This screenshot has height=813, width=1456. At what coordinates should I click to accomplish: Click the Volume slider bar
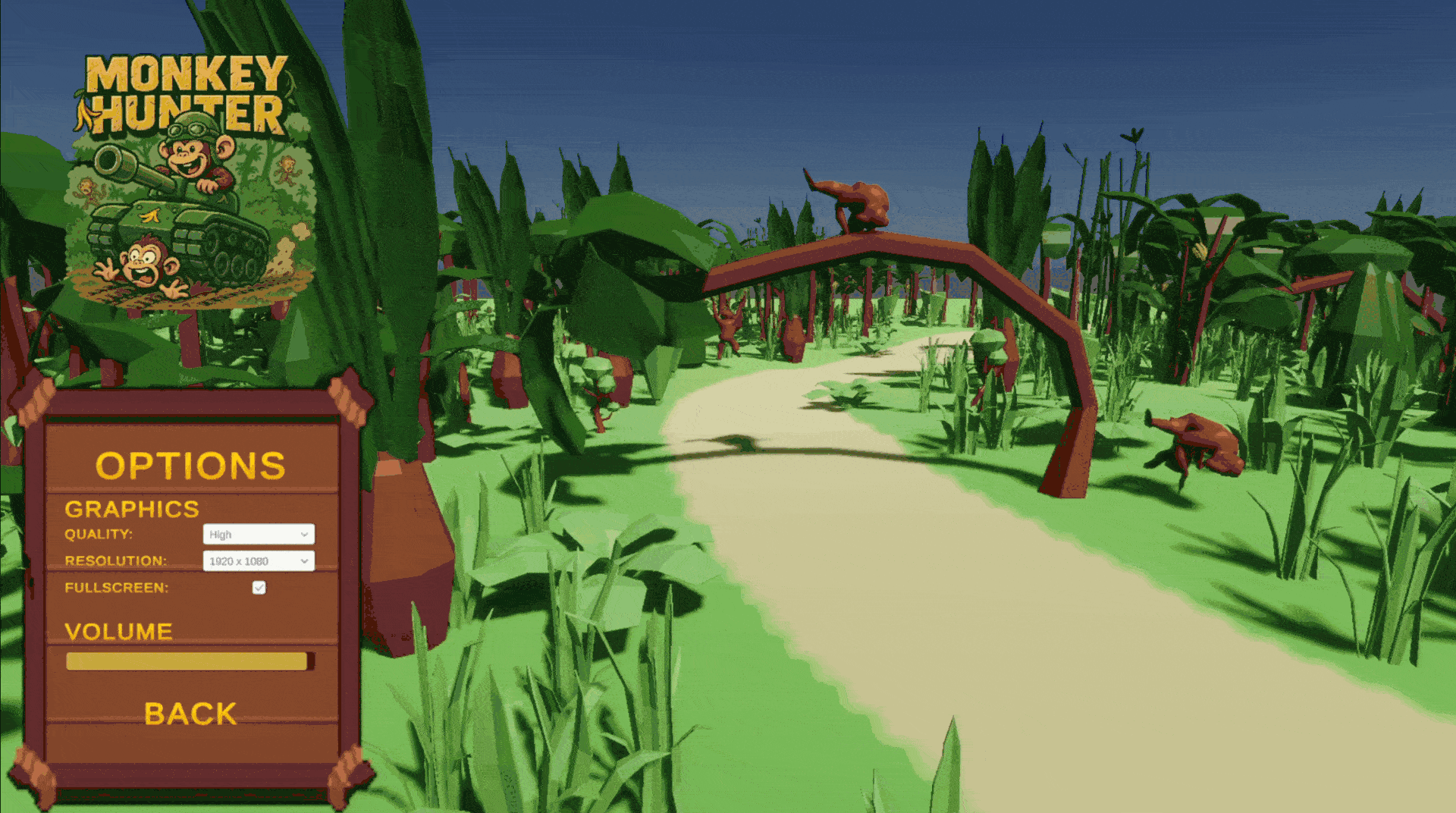(190, 661)
